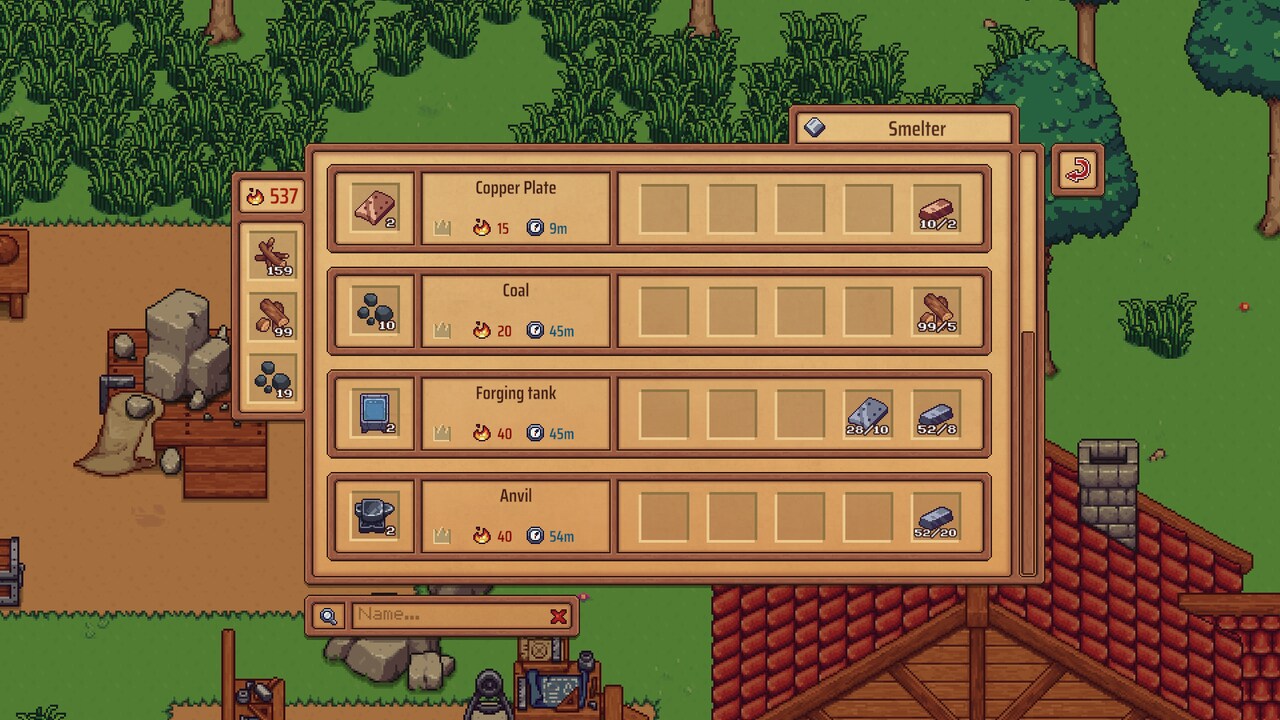This screenshot has height=720, width=1280.
Task: Select the wood logs fuel slot showing 99
Action: [x=273, y=316]
